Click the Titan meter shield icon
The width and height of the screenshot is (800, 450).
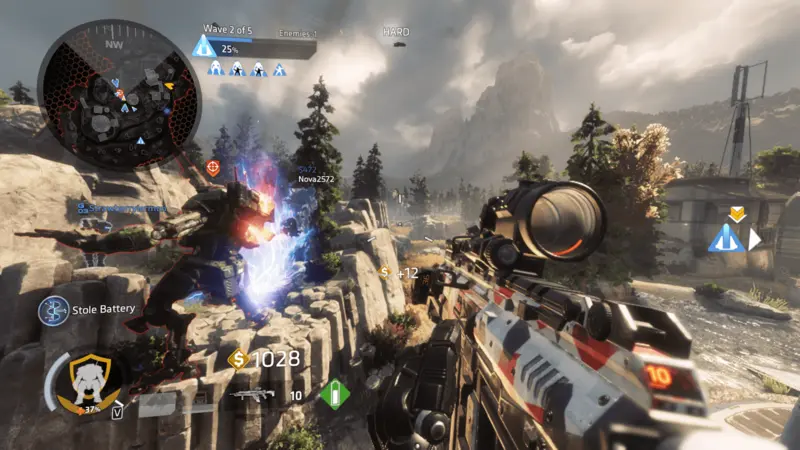tap(91, 379)
